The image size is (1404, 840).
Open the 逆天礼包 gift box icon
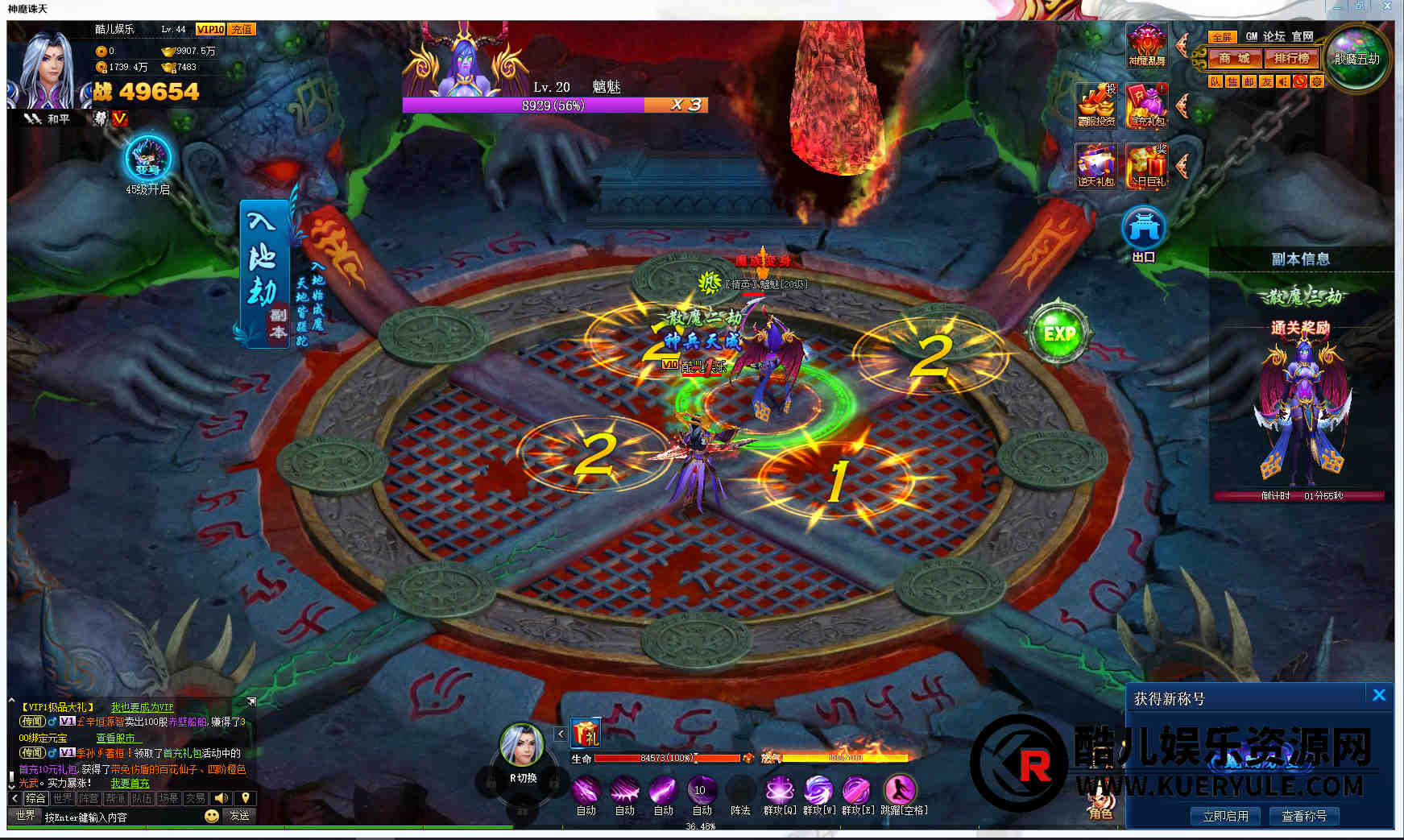[x=1096, y=165]
